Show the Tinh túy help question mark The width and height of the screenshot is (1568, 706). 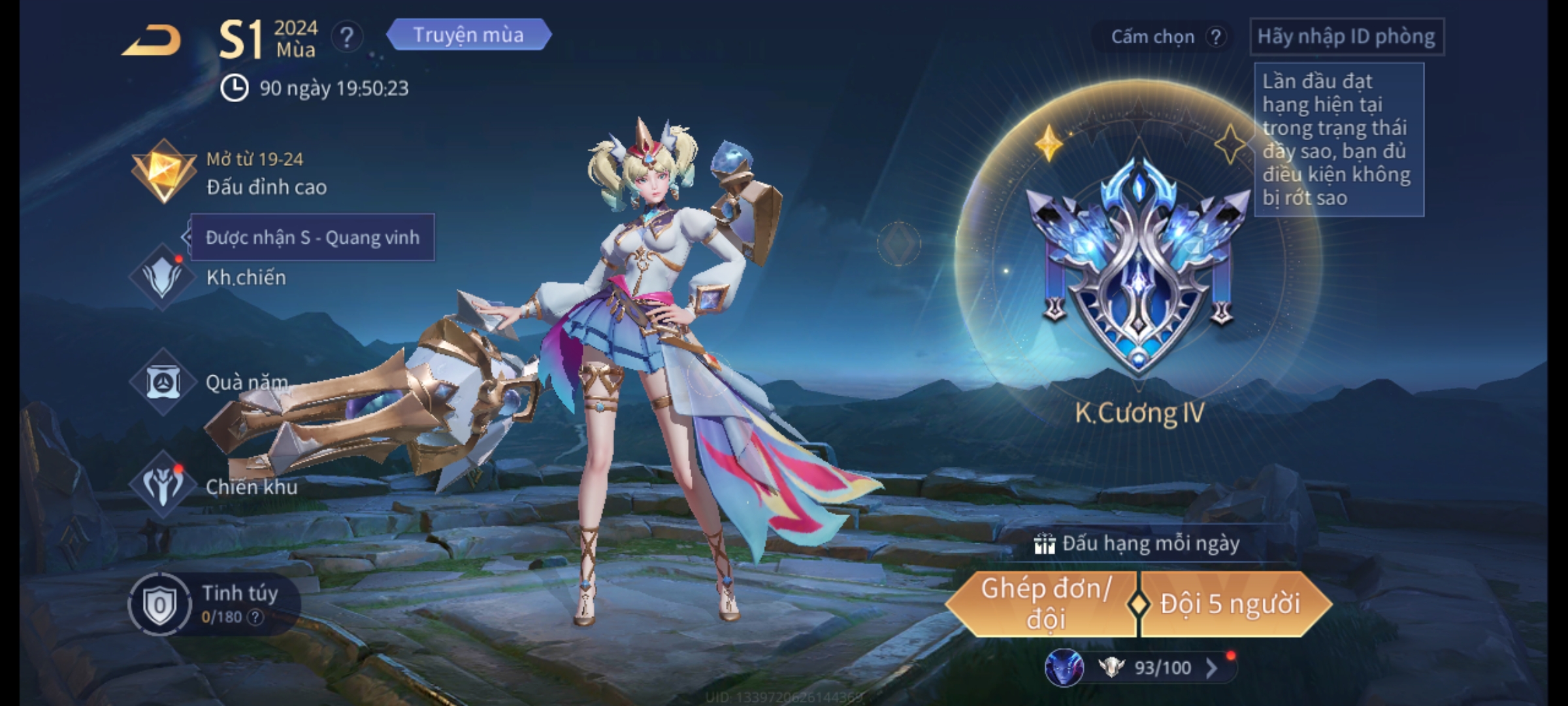point(255,617)
